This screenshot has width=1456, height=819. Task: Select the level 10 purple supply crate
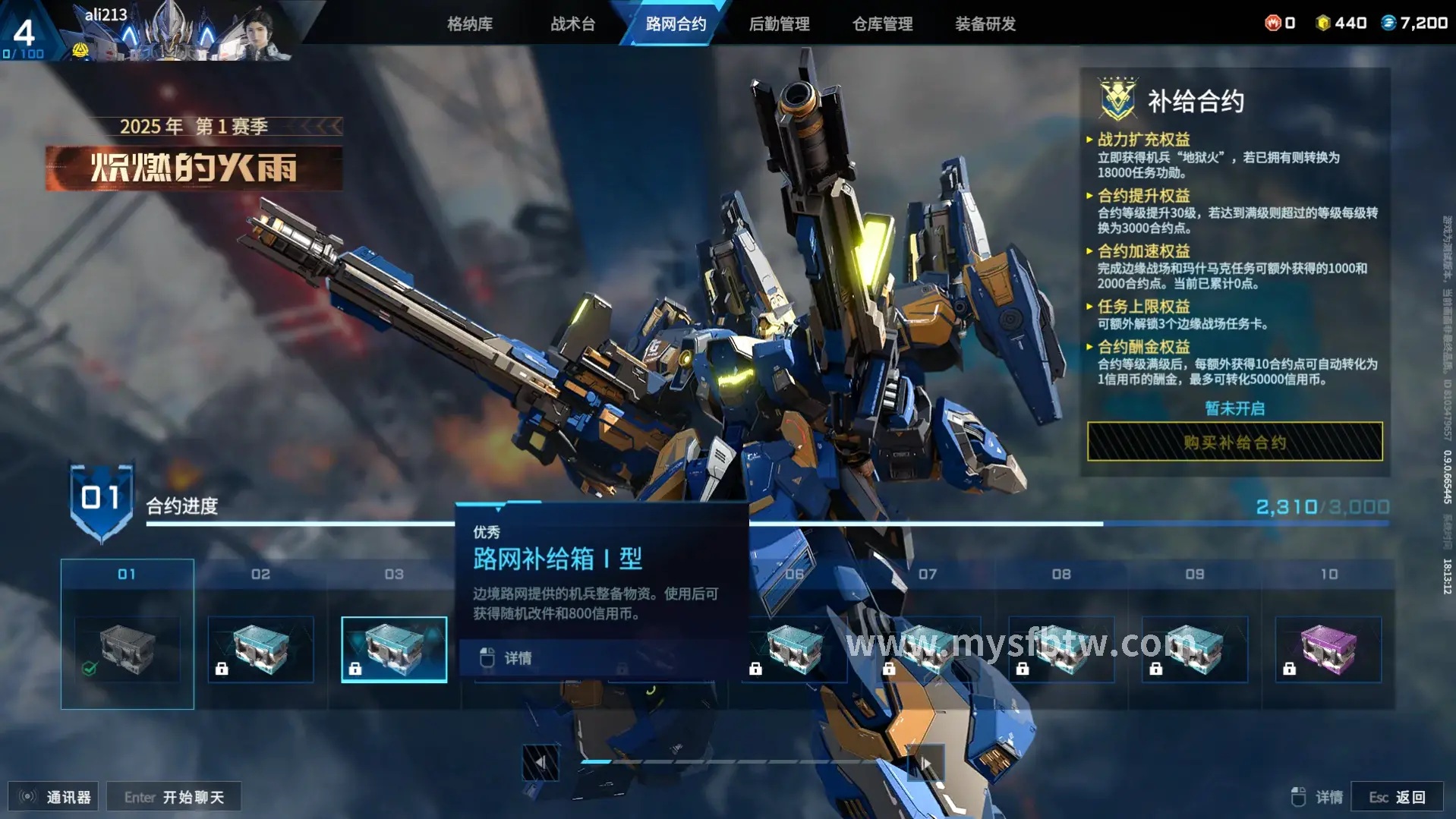click(x=1328, y=649)
